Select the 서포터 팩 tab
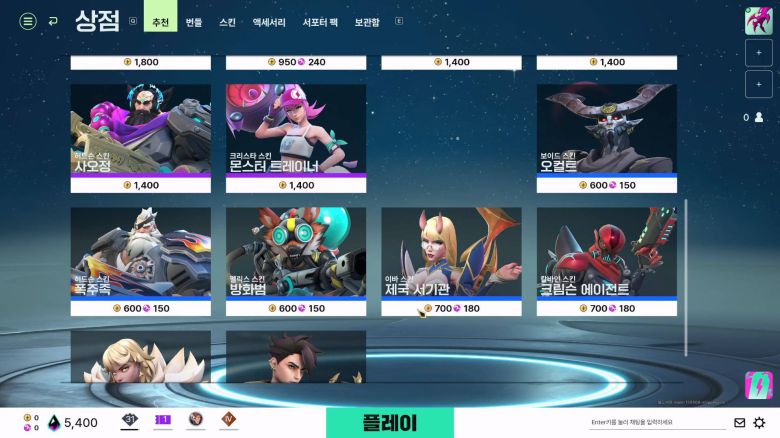This screenshot has width=780, height=438. 321,21
